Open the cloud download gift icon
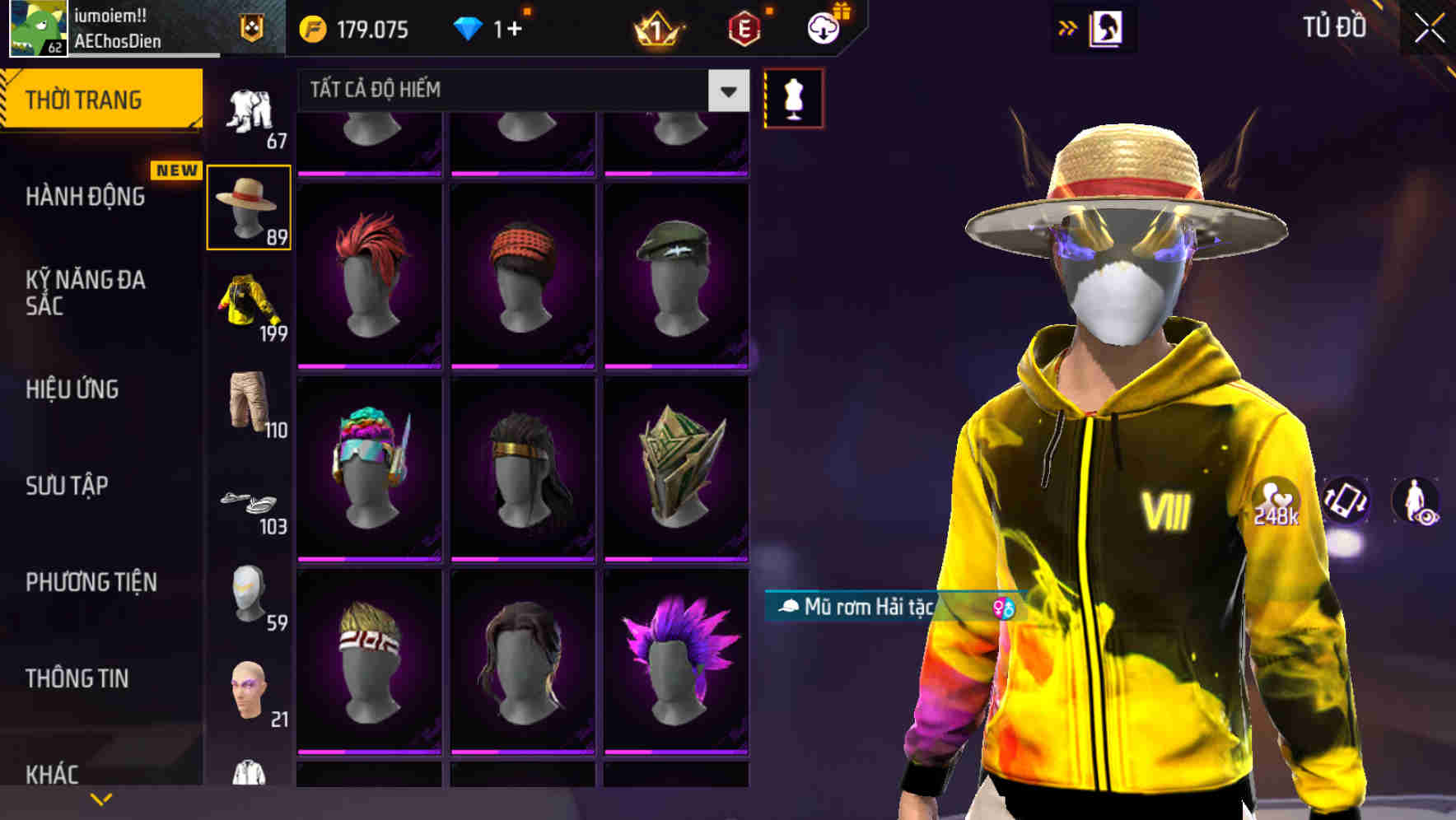The image size is (1456, 820). [824, 27]
